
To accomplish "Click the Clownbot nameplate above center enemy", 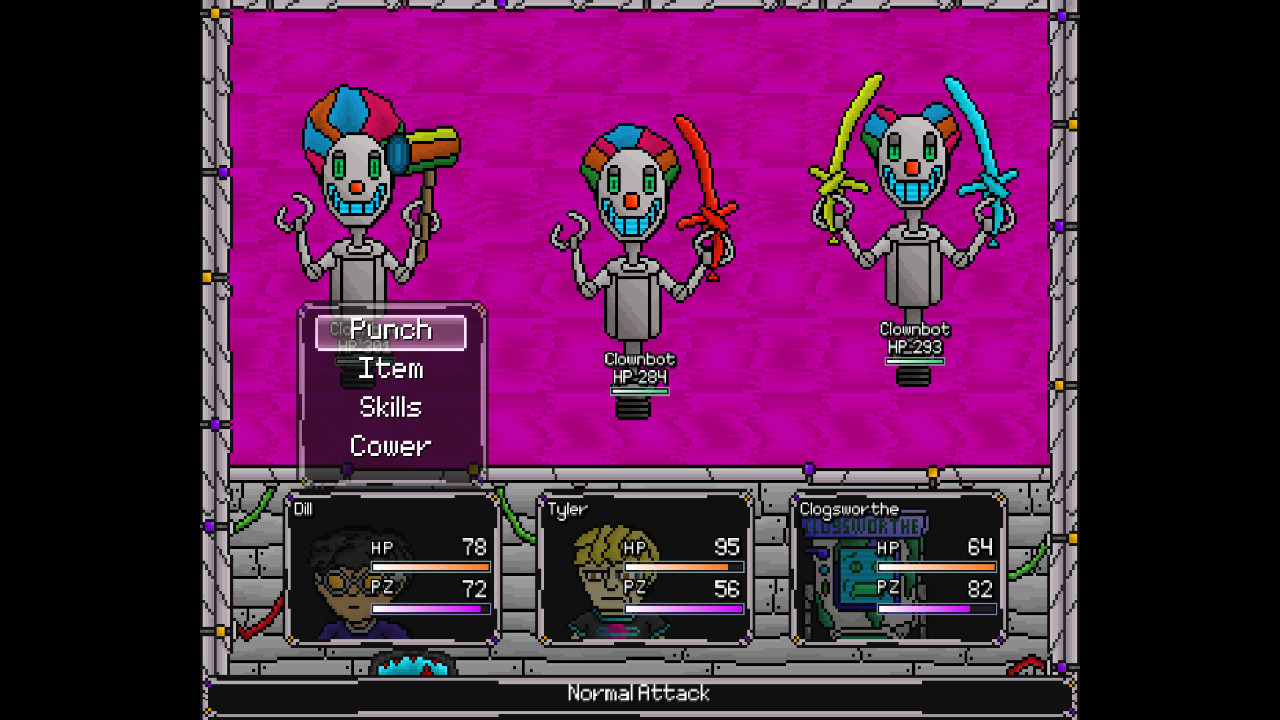I will [x=640, y=361].
